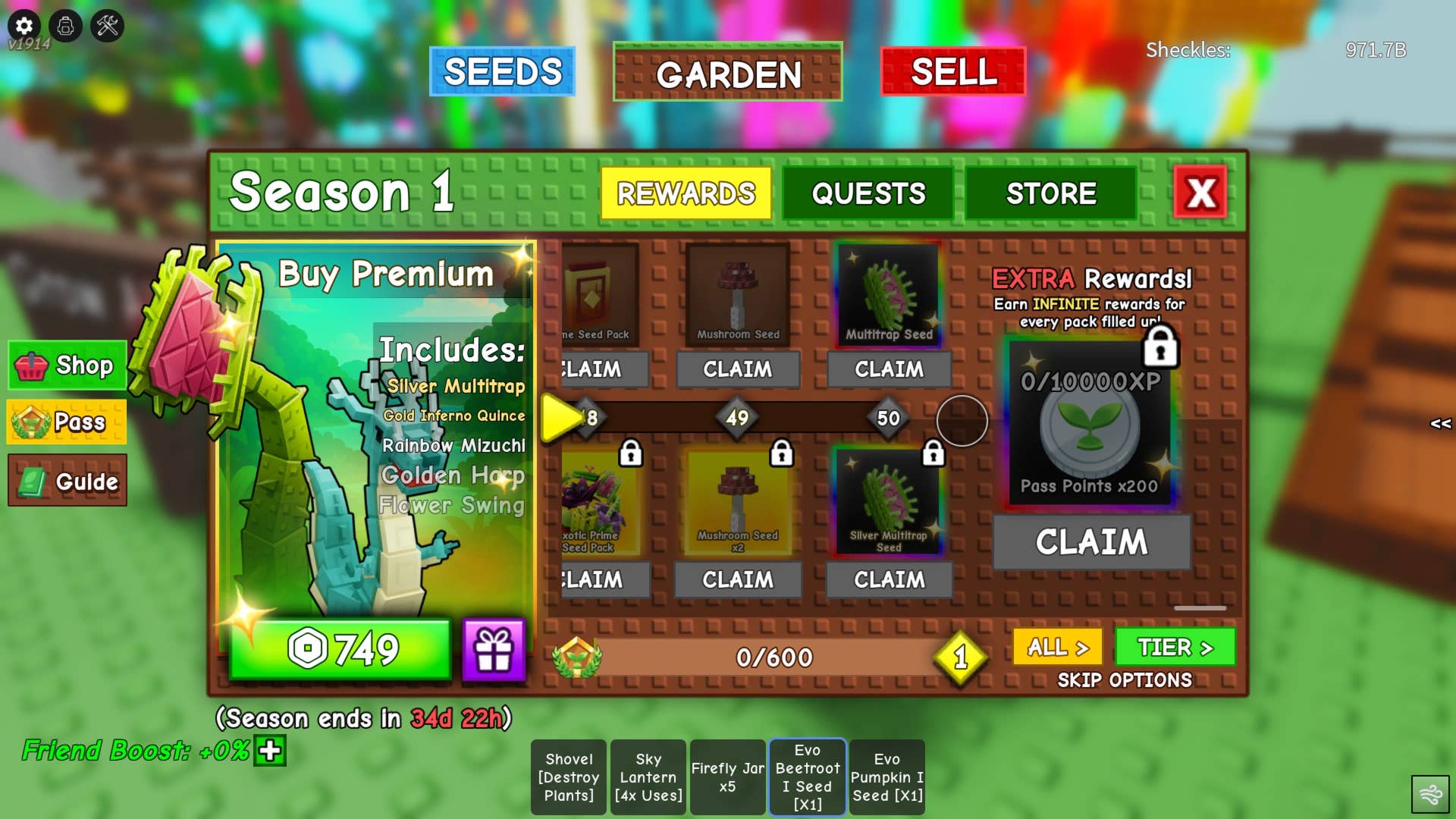Choose the ALL skip option
The height and width of the screenshot is (819, 1456).
(x=1057, y=648)
